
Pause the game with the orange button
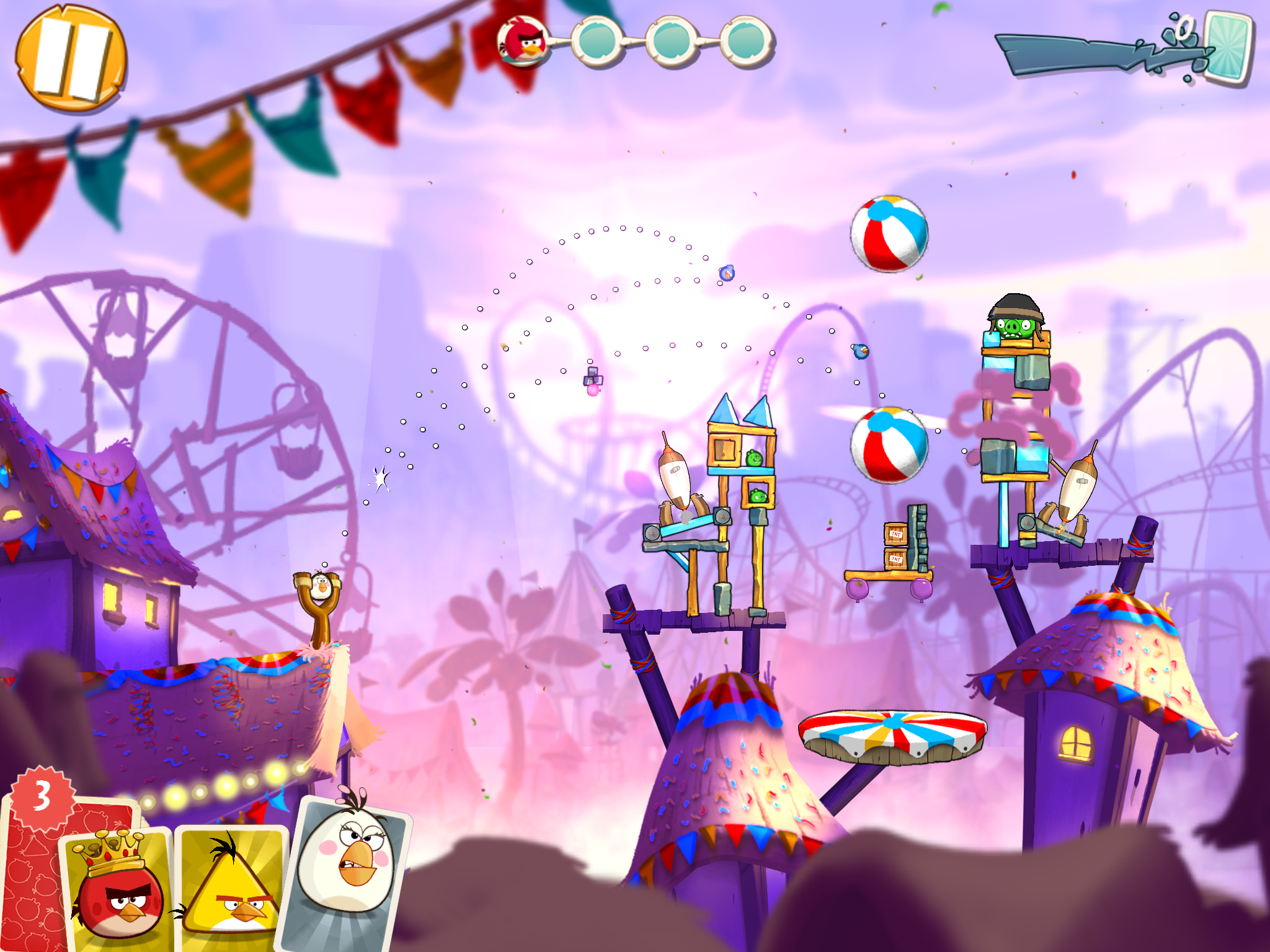(71, 59)
